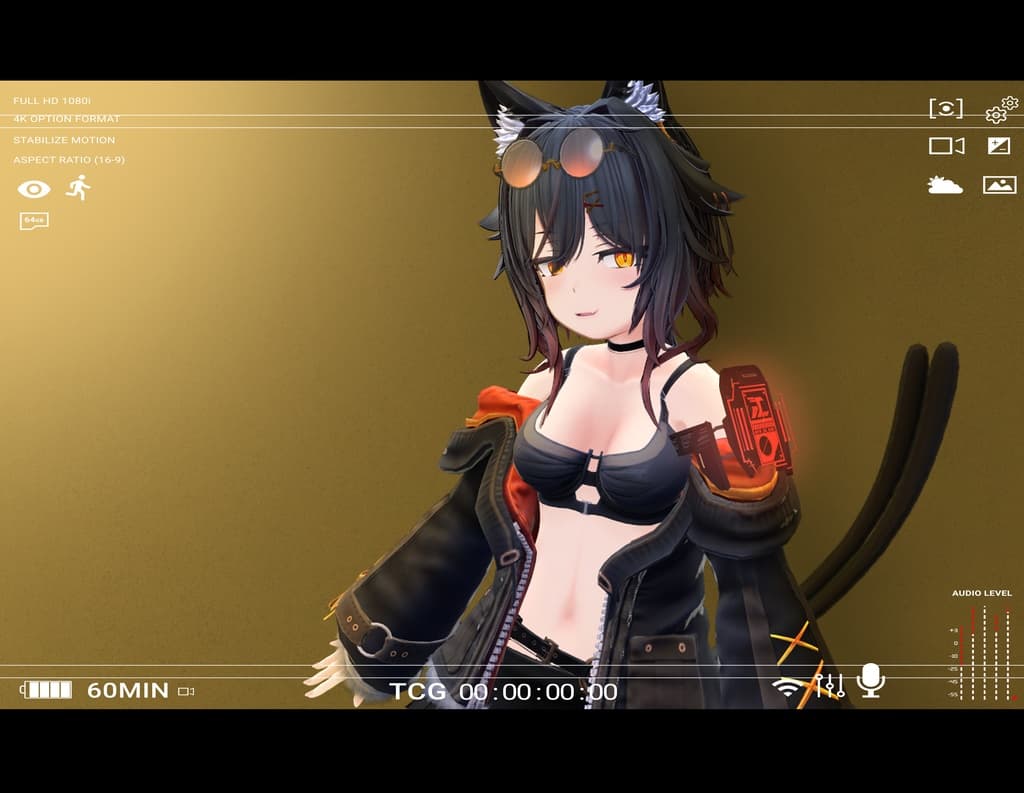This screenshot has width=1024, height=793.
Task: Open the landscape picture gallery icon
Action: [x=999, y=185]
